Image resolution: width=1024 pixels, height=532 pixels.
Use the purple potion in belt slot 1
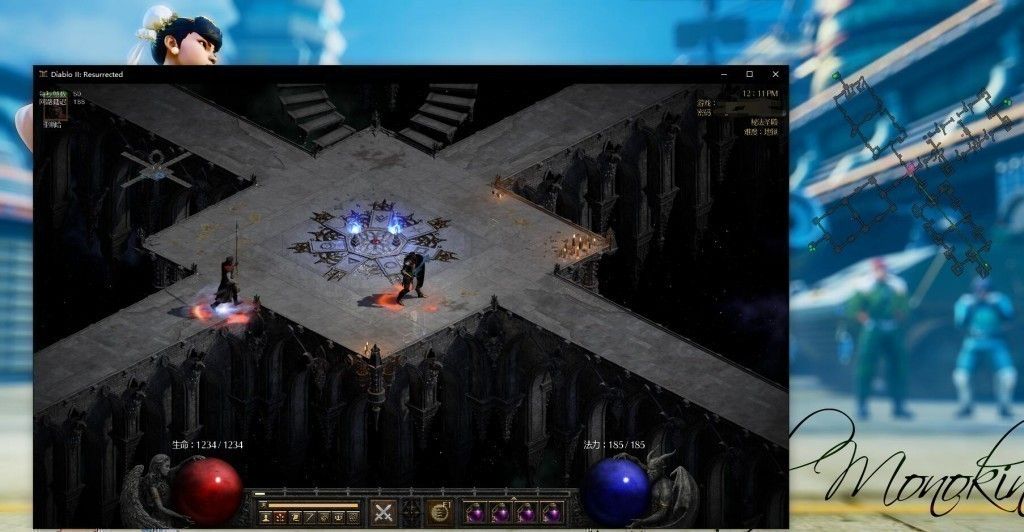click(474, 513)
